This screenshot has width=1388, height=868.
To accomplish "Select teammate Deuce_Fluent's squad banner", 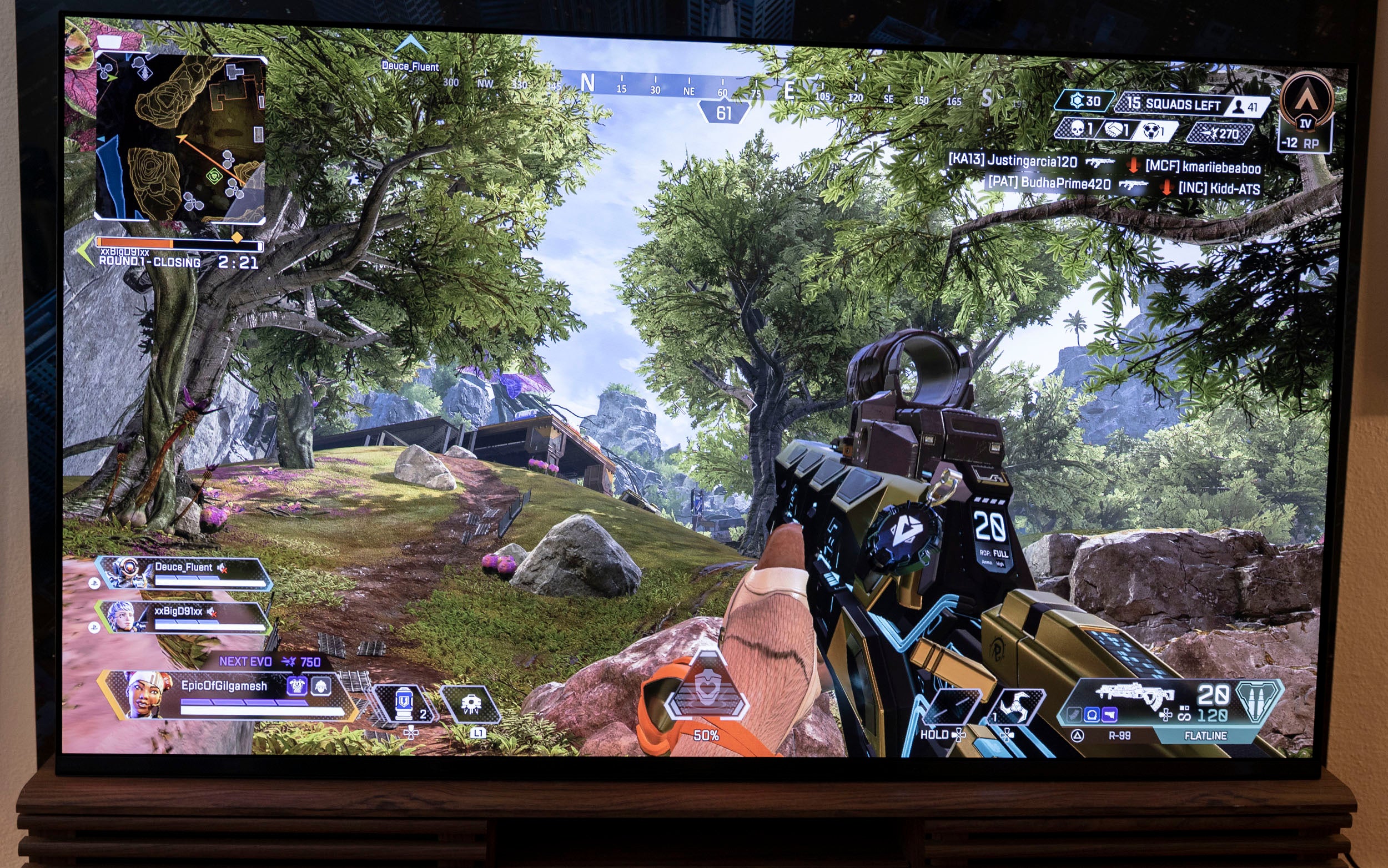I will (x=184, y=573).
